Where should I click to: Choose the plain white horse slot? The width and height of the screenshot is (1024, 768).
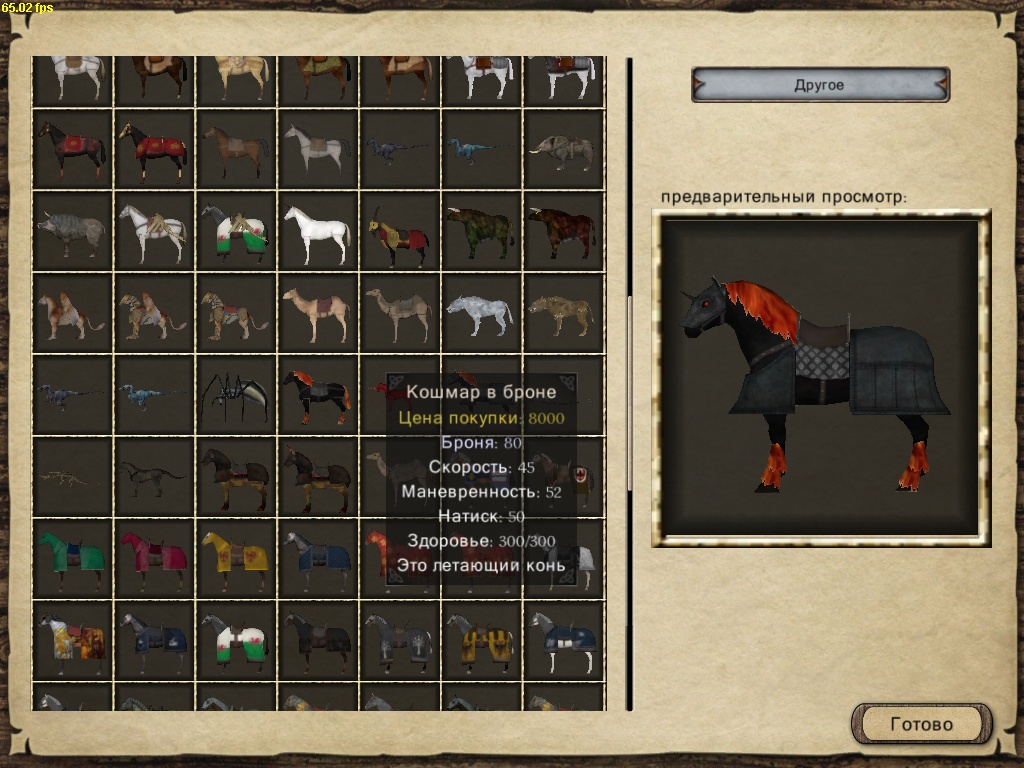coord(317,231)
